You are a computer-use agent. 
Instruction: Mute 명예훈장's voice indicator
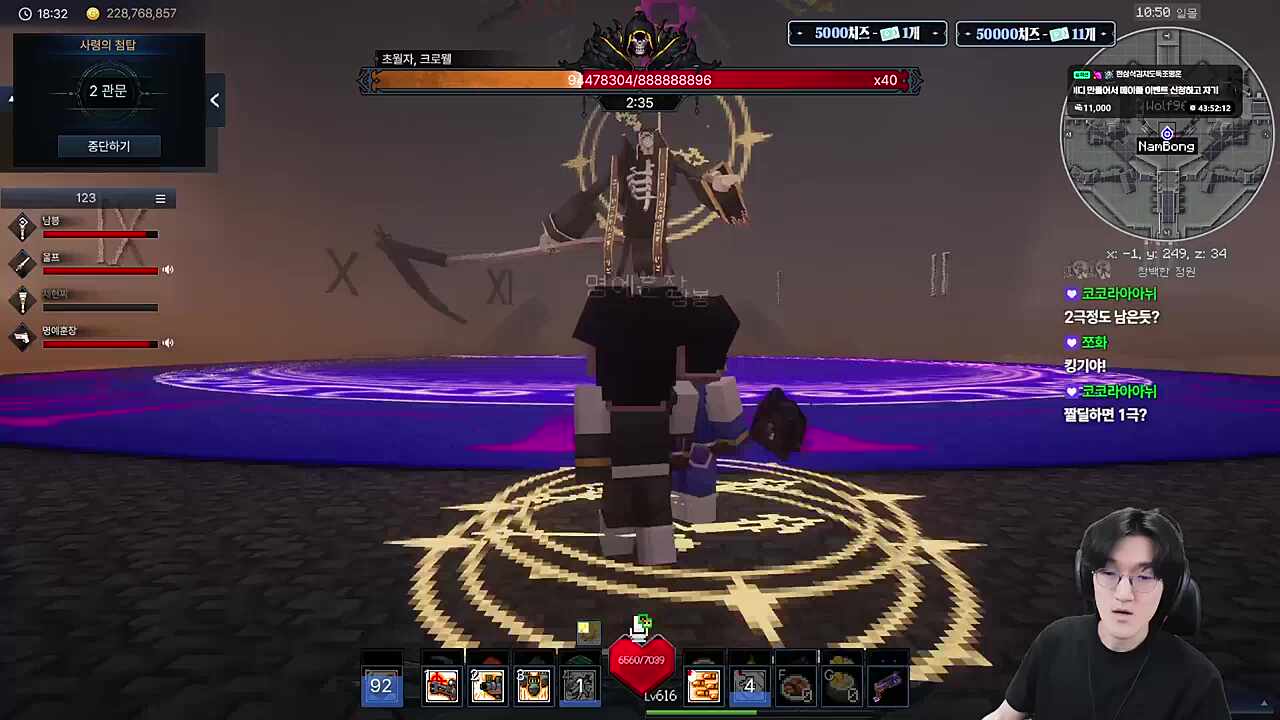pyautogui.click(x=167, y=343)
